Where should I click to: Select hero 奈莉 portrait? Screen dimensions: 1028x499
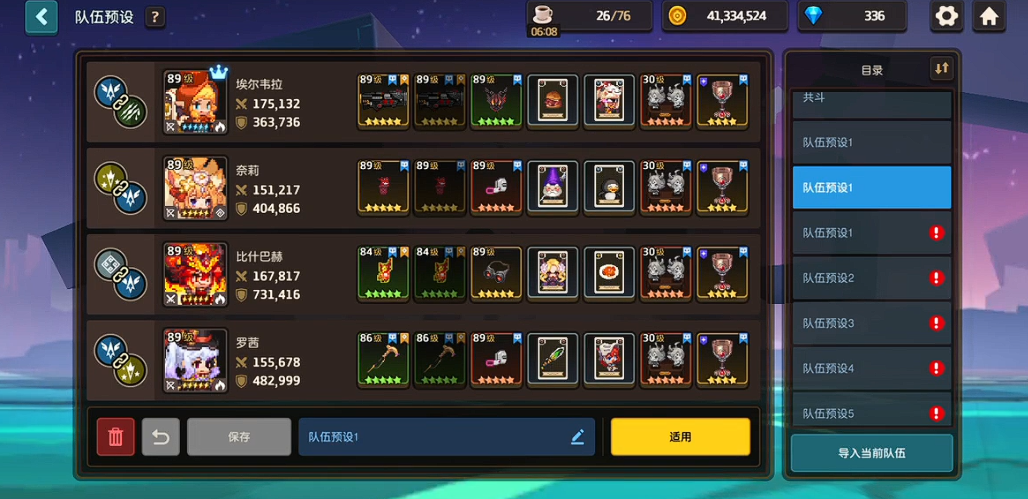coord(195,188)
